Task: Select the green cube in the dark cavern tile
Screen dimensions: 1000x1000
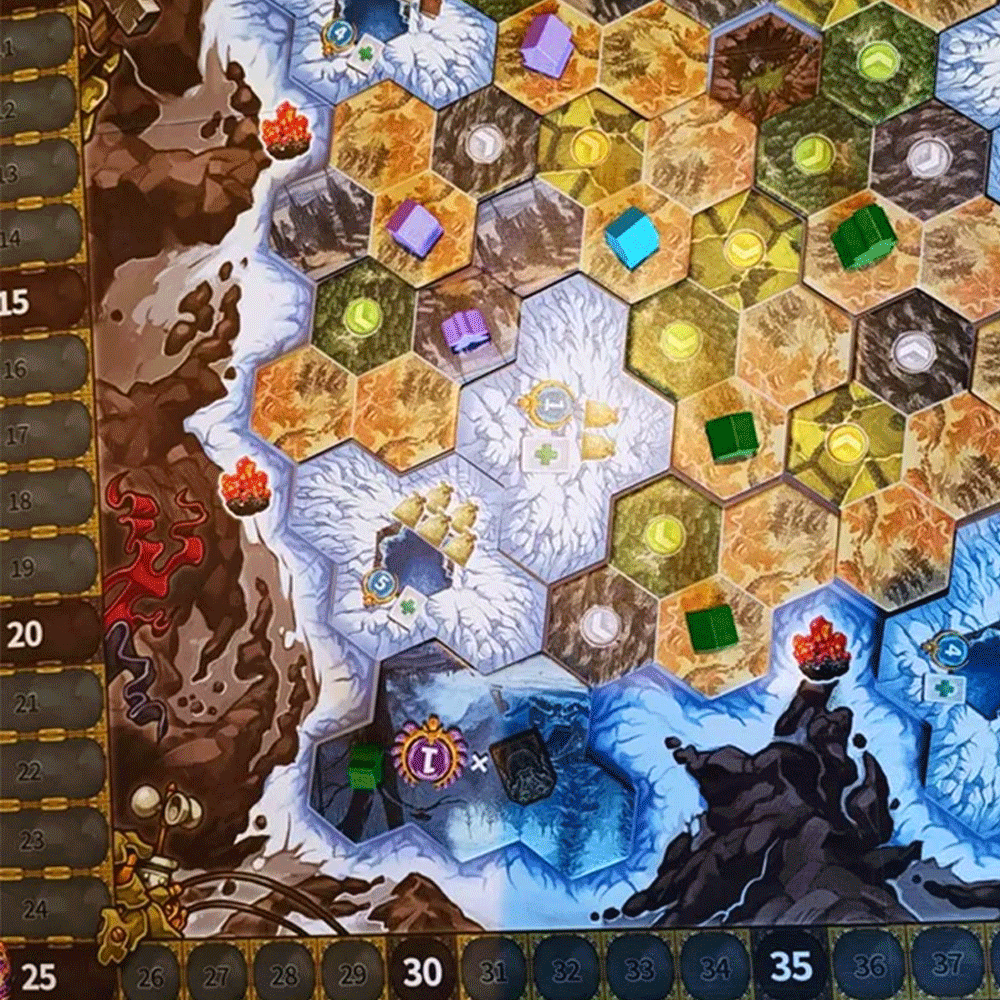Action: point(365,765)
